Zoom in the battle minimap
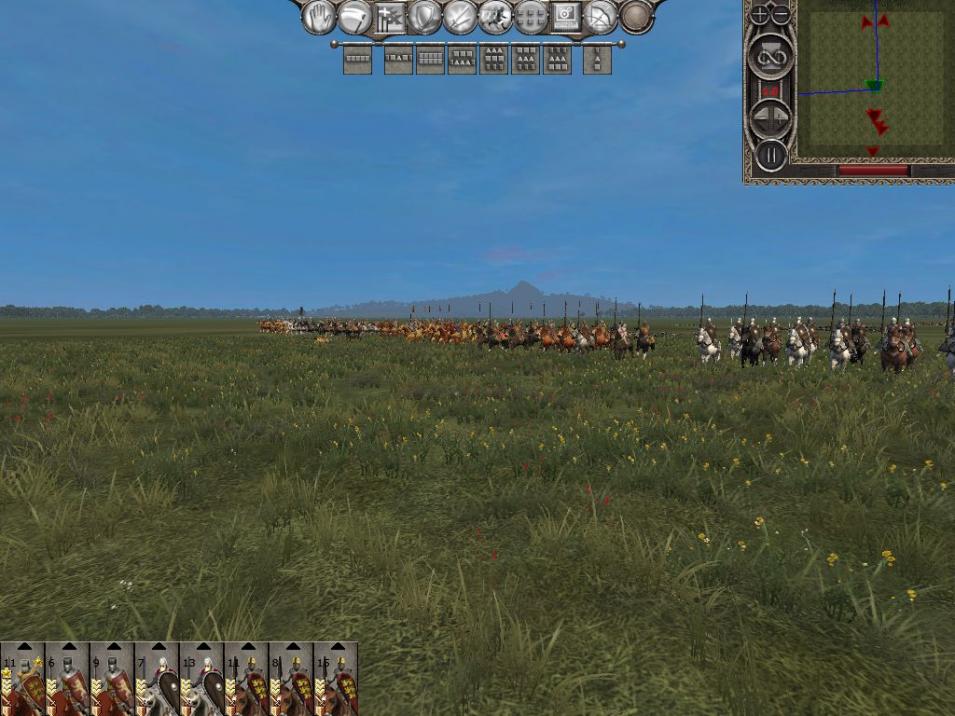Viewport: 955px width, 716px height. click(x=761, y=15)
